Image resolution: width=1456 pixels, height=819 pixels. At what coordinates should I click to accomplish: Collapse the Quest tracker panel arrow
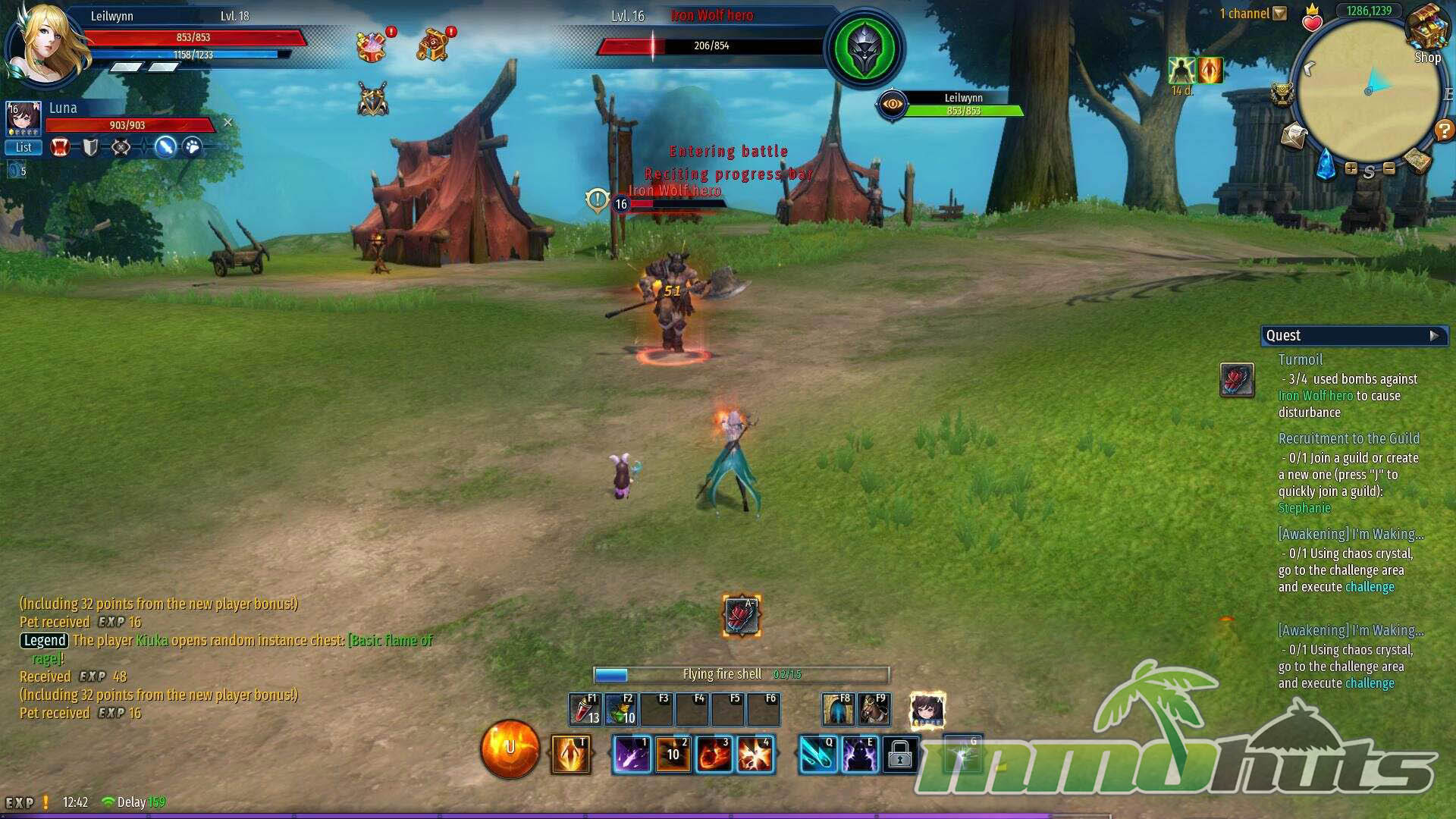point(1433,335)
